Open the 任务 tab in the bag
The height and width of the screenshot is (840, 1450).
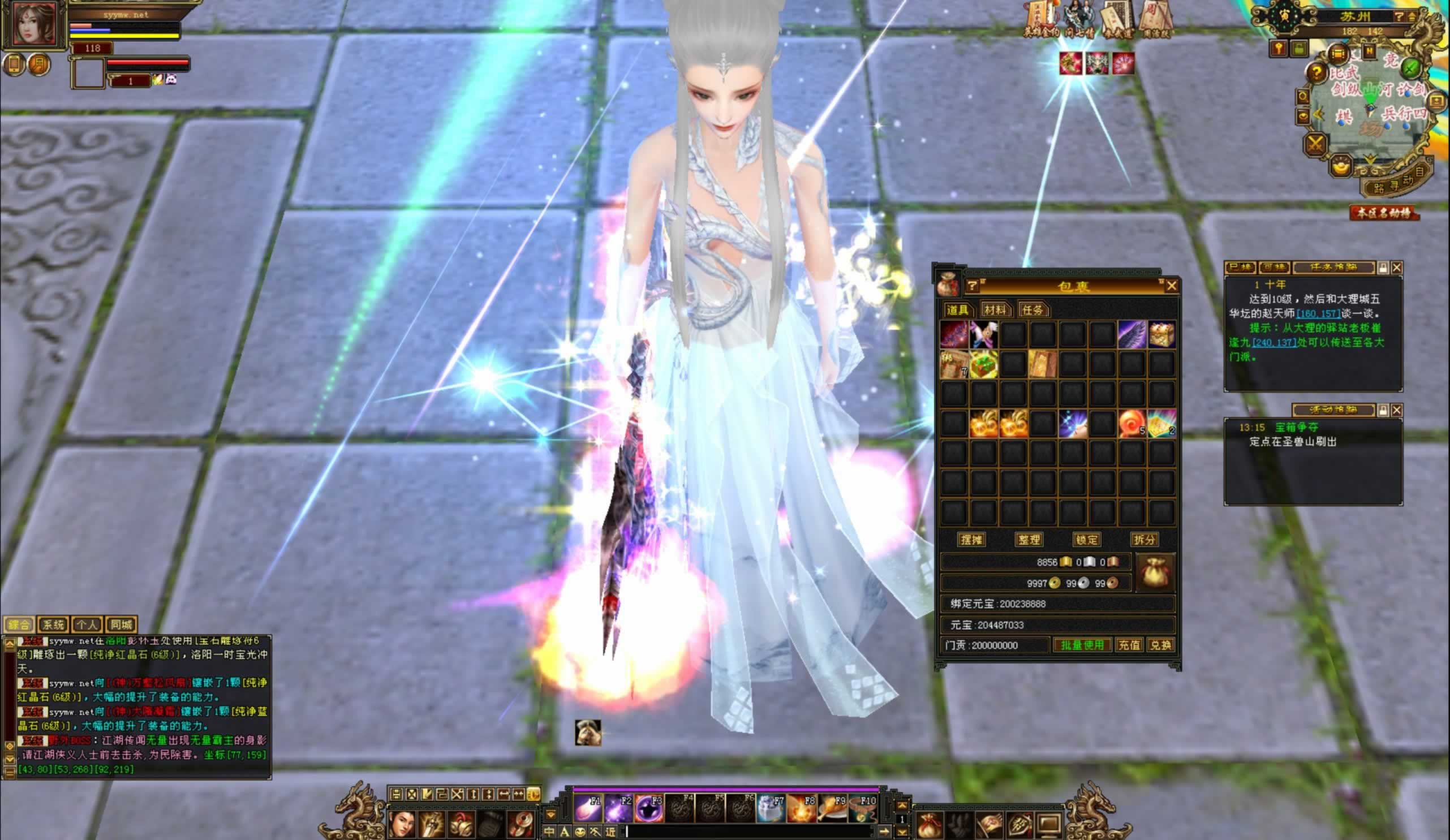[x=1032, y=310]
